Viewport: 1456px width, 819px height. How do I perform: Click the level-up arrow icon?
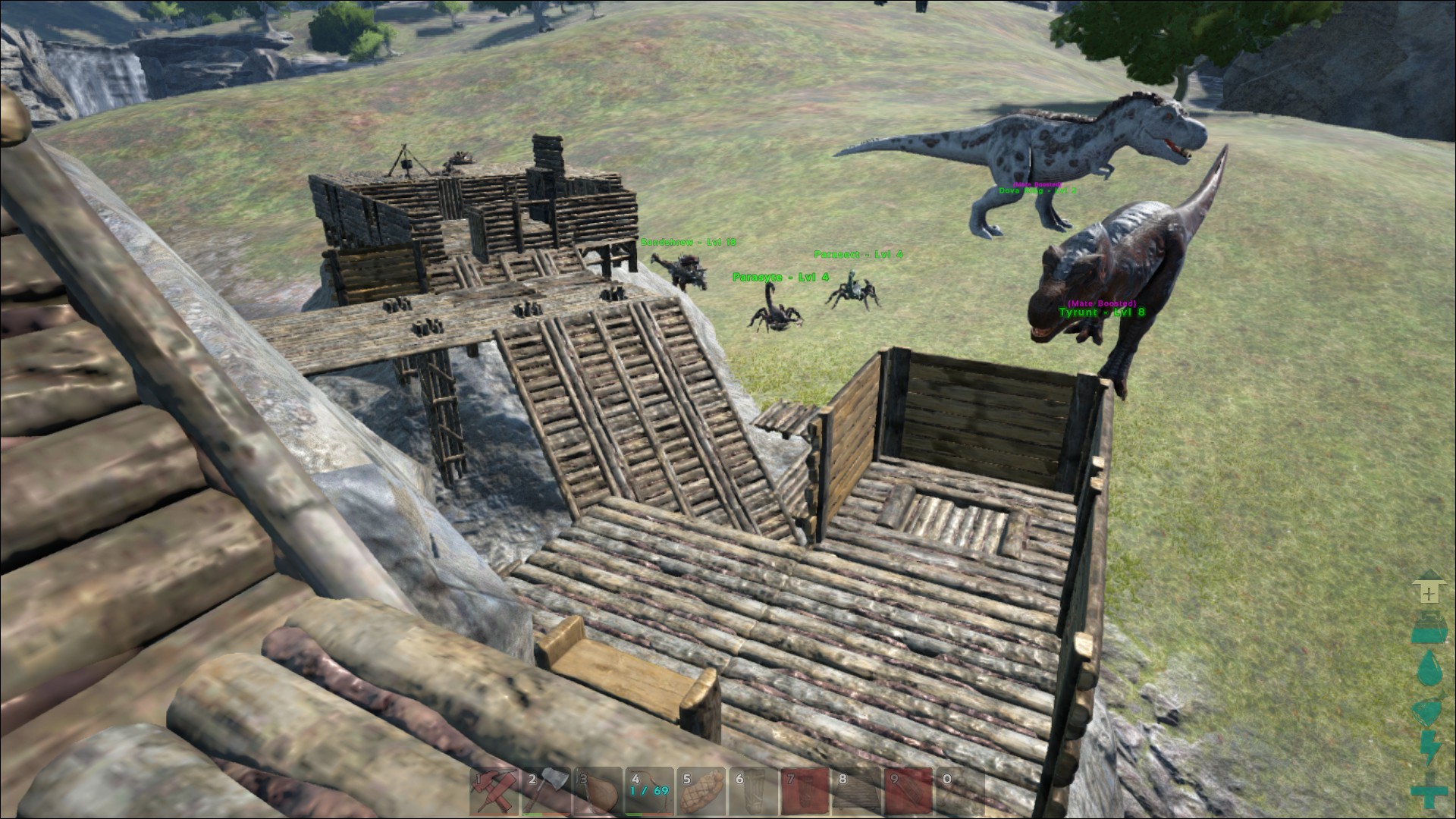[1429, 588]
